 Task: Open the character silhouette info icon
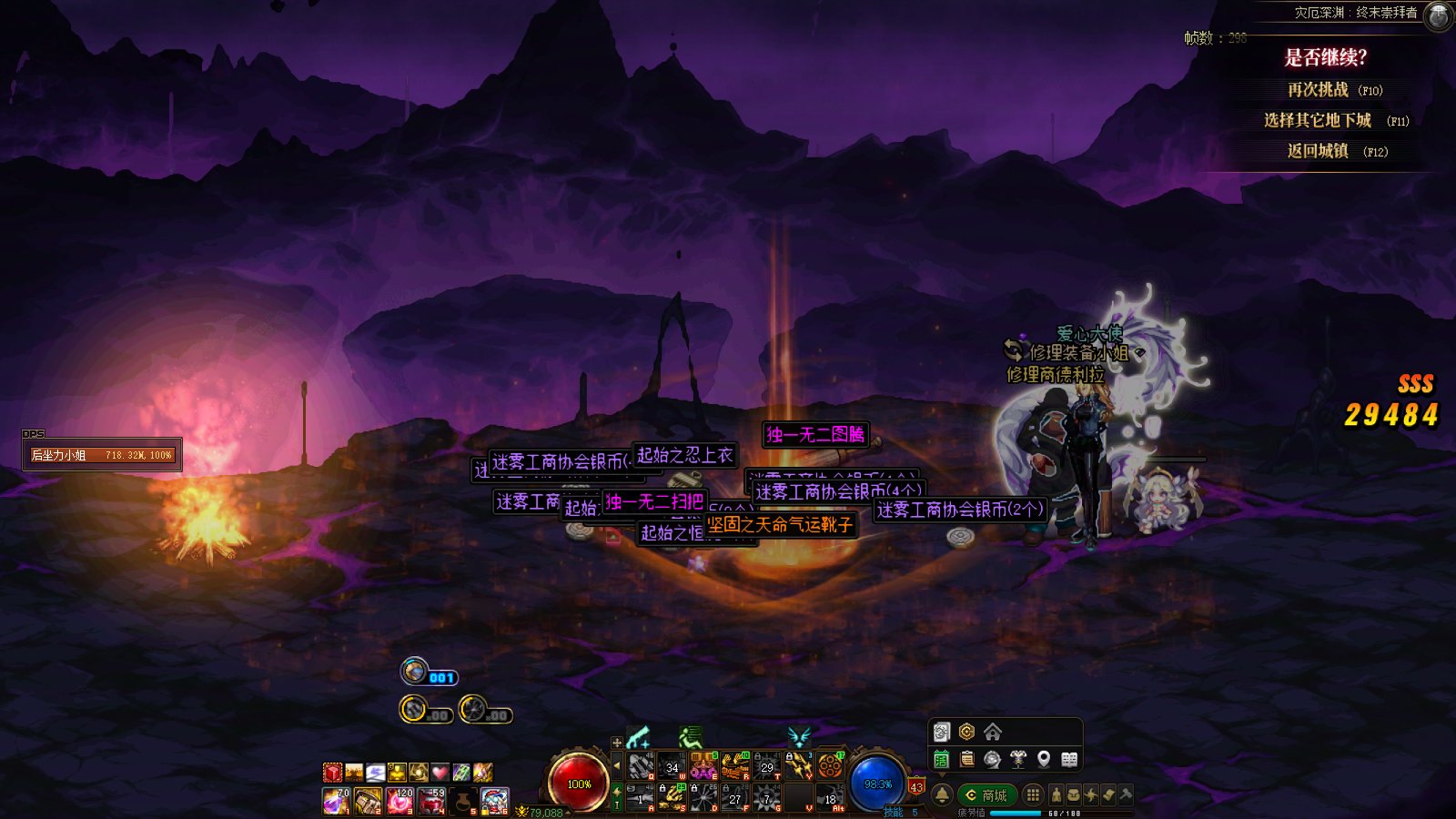[x=1057, y=794]
